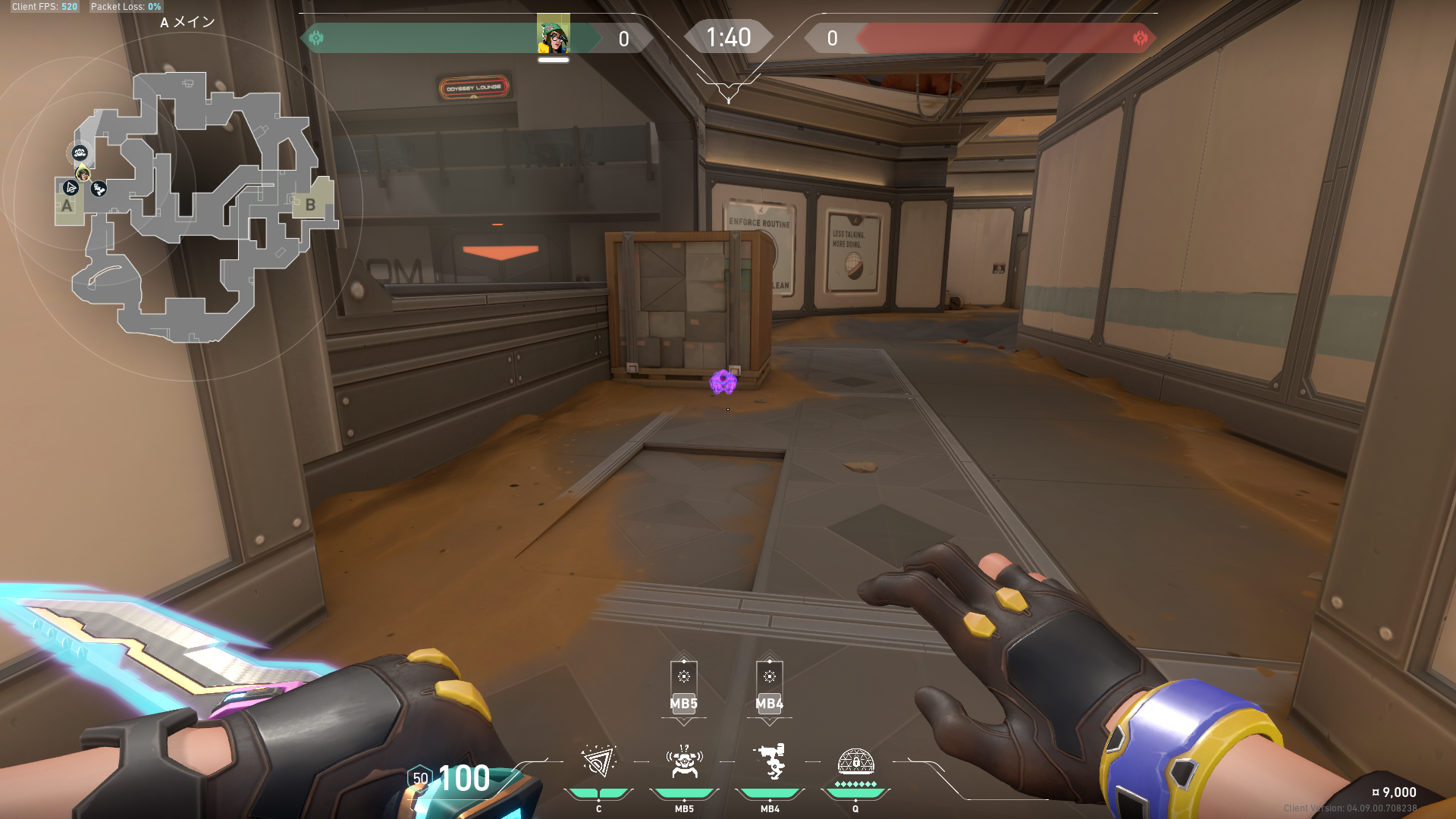Select the Alarmbot ability in the ability bar

point(684,762)
